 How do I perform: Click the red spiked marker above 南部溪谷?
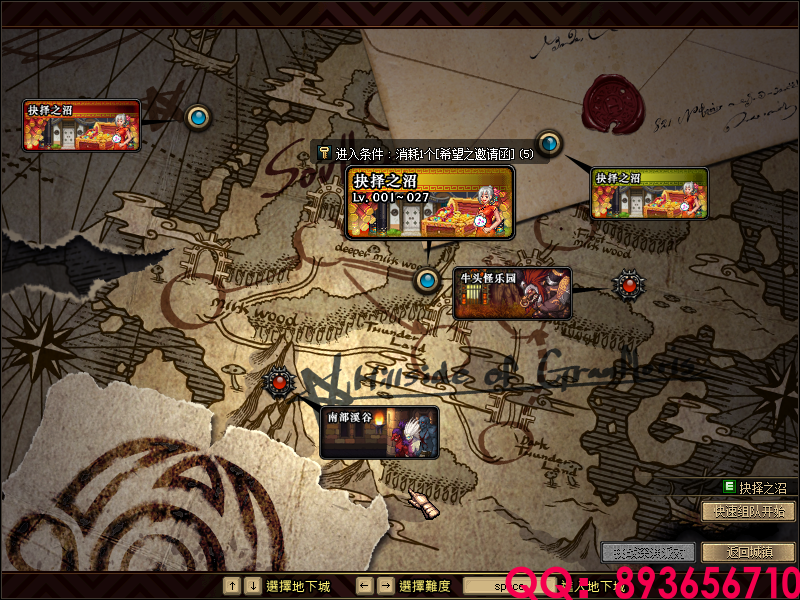click(279, 381)
